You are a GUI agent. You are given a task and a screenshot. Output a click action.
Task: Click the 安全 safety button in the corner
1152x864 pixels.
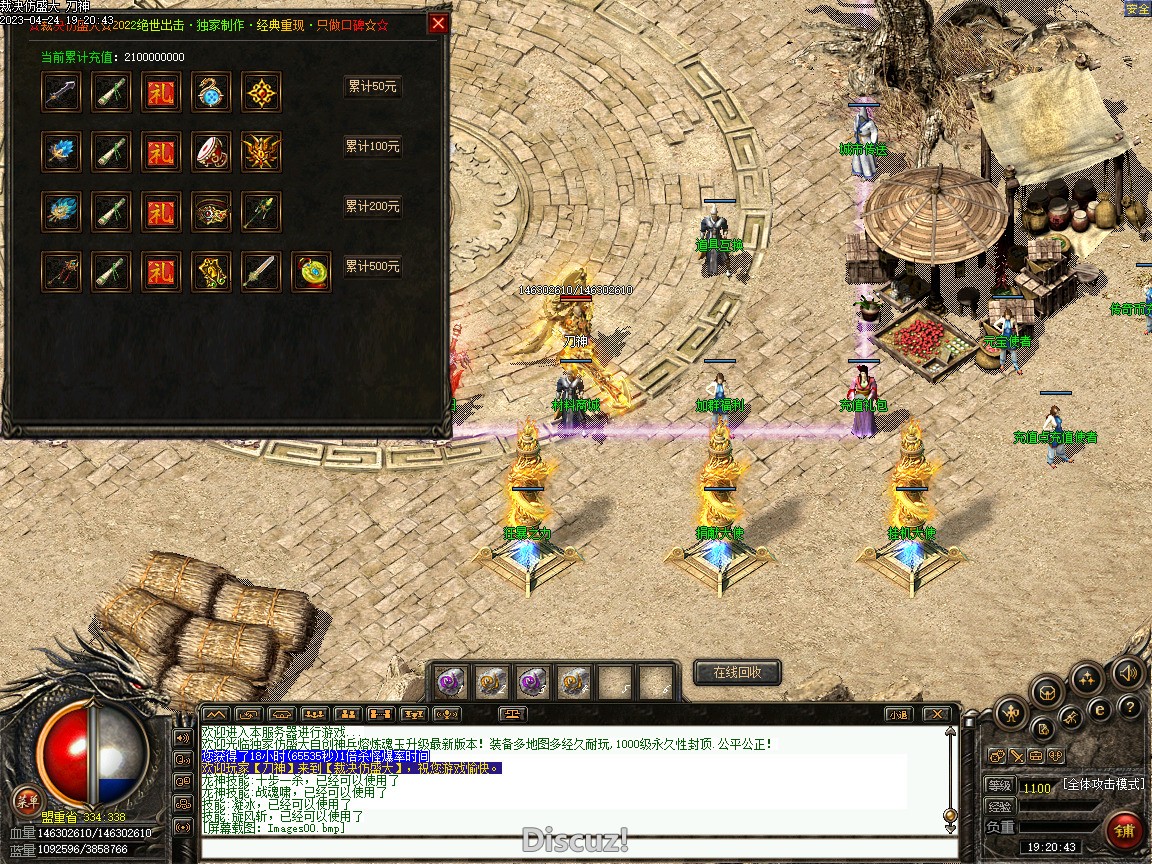coord(1137,9)
